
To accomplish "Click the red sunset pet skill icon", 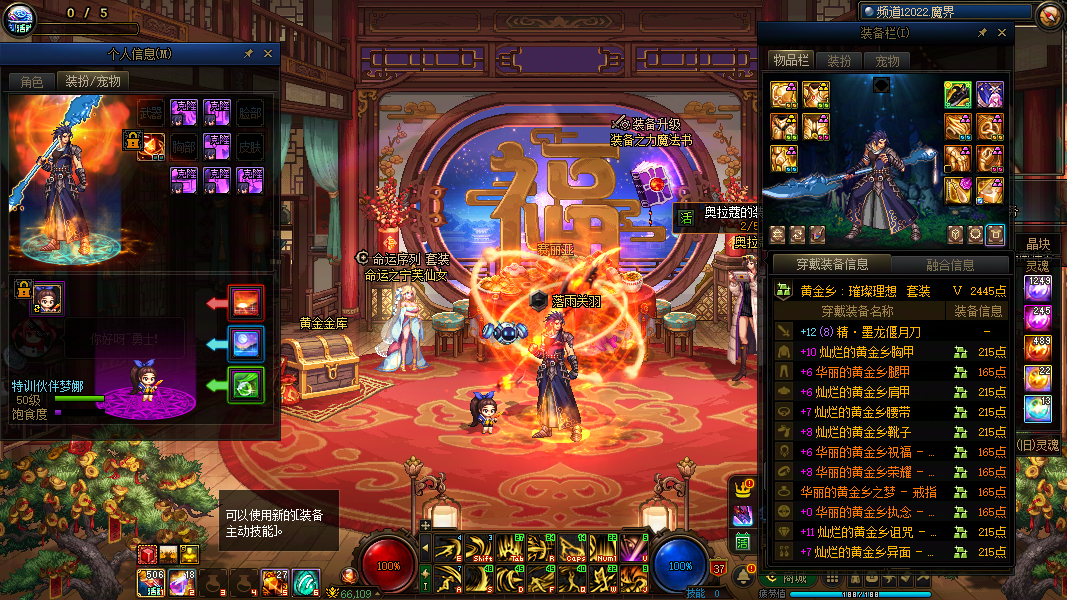I will pos(245,302).
